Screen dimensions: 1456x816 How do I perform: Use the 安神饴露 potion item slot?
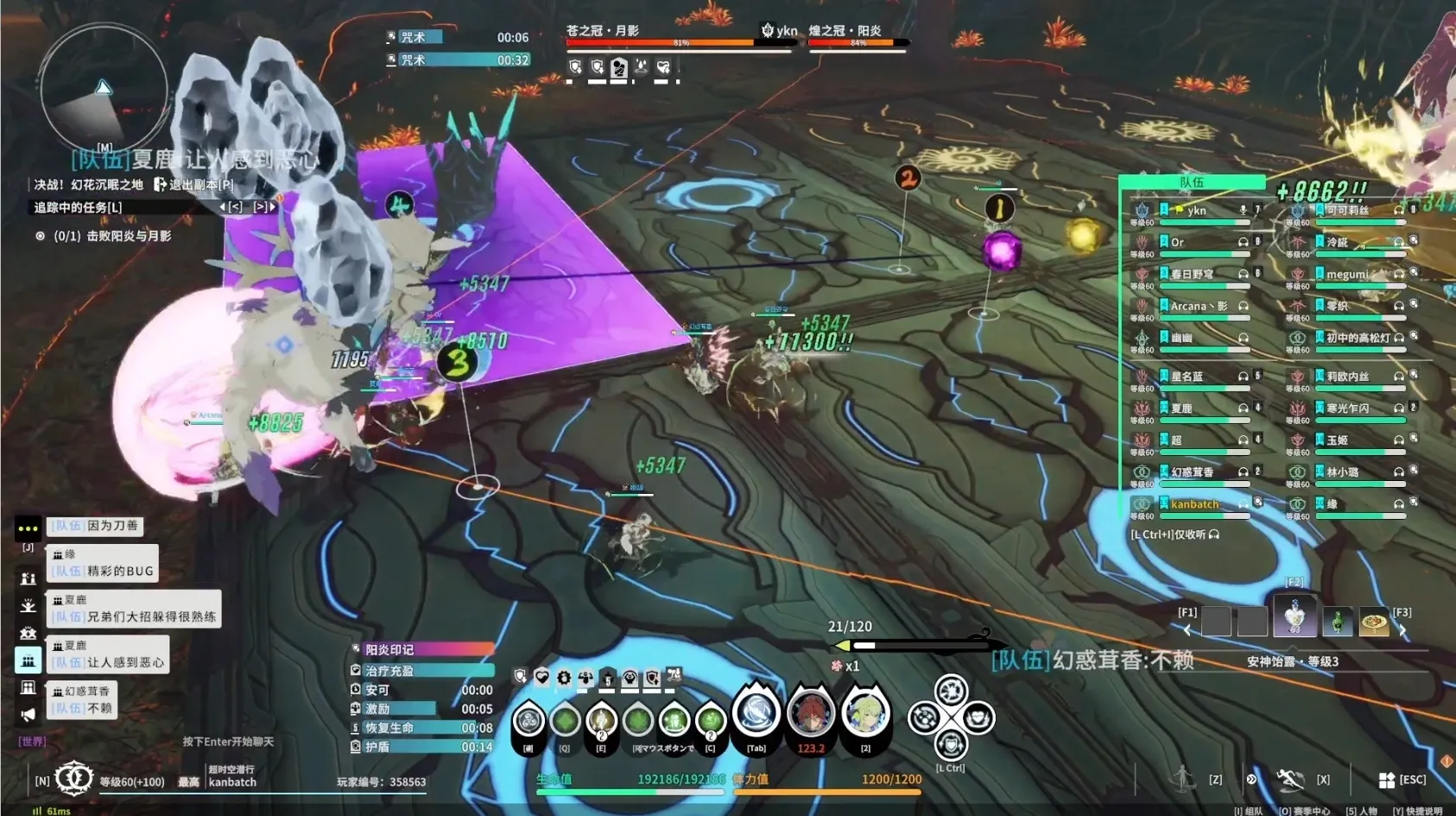click(1294, 617)
